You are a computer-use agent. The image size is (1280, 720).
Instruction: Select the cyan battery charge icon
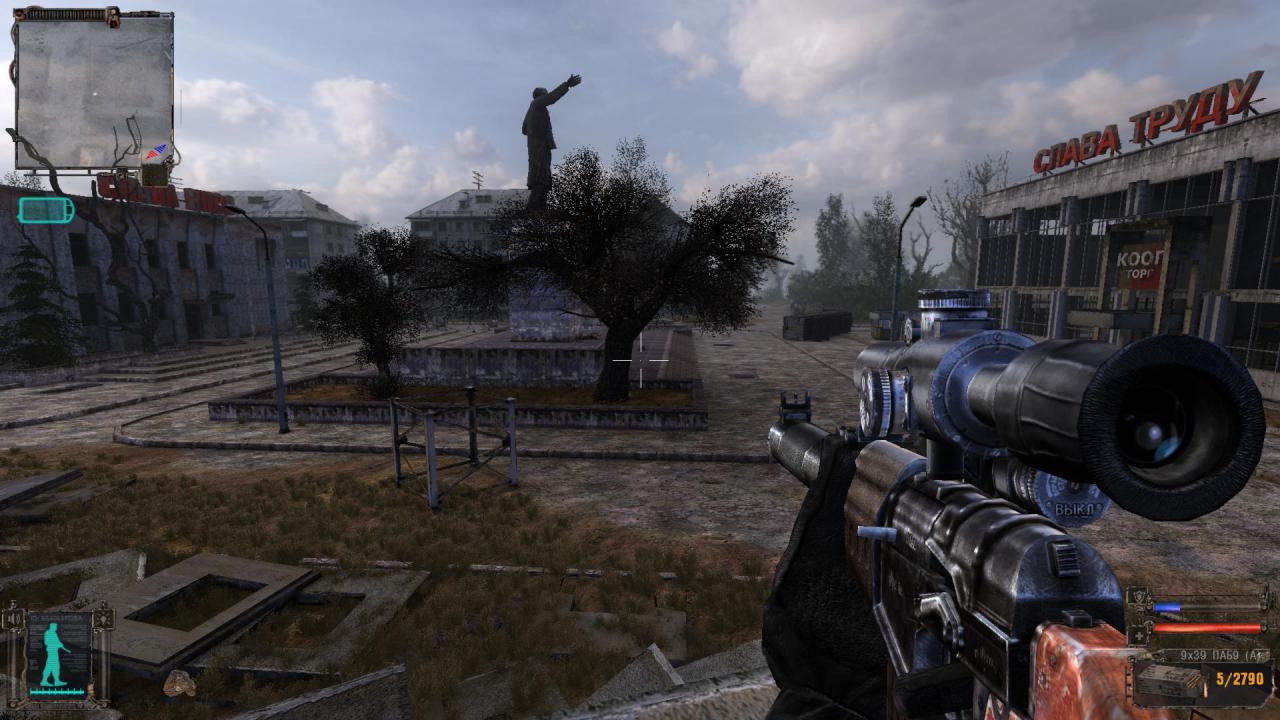coord(45,210)
